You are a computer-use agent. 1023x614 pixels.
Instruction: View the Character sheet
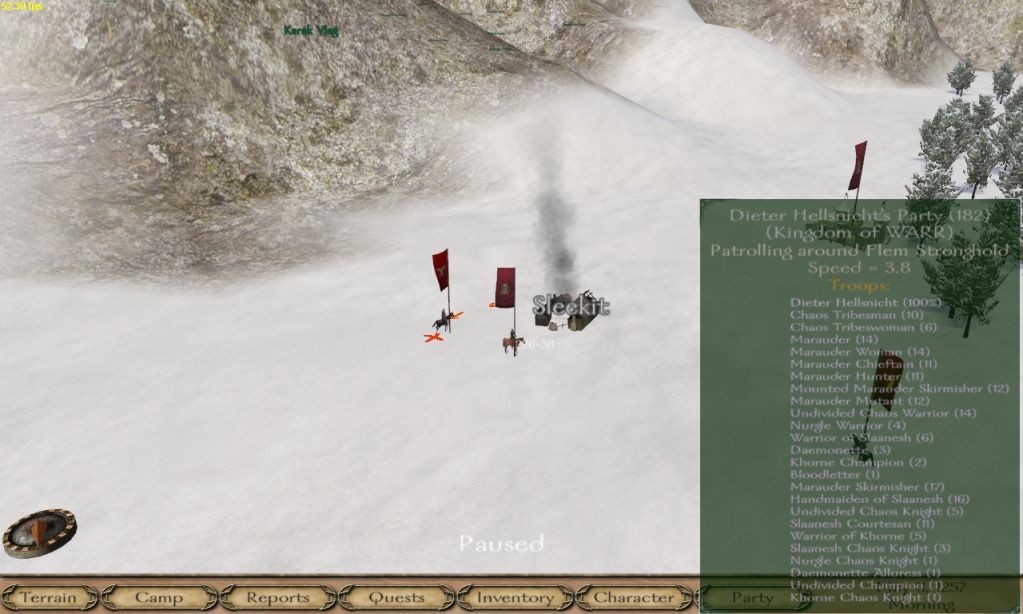pyautogui.click(x=634, y=598)
